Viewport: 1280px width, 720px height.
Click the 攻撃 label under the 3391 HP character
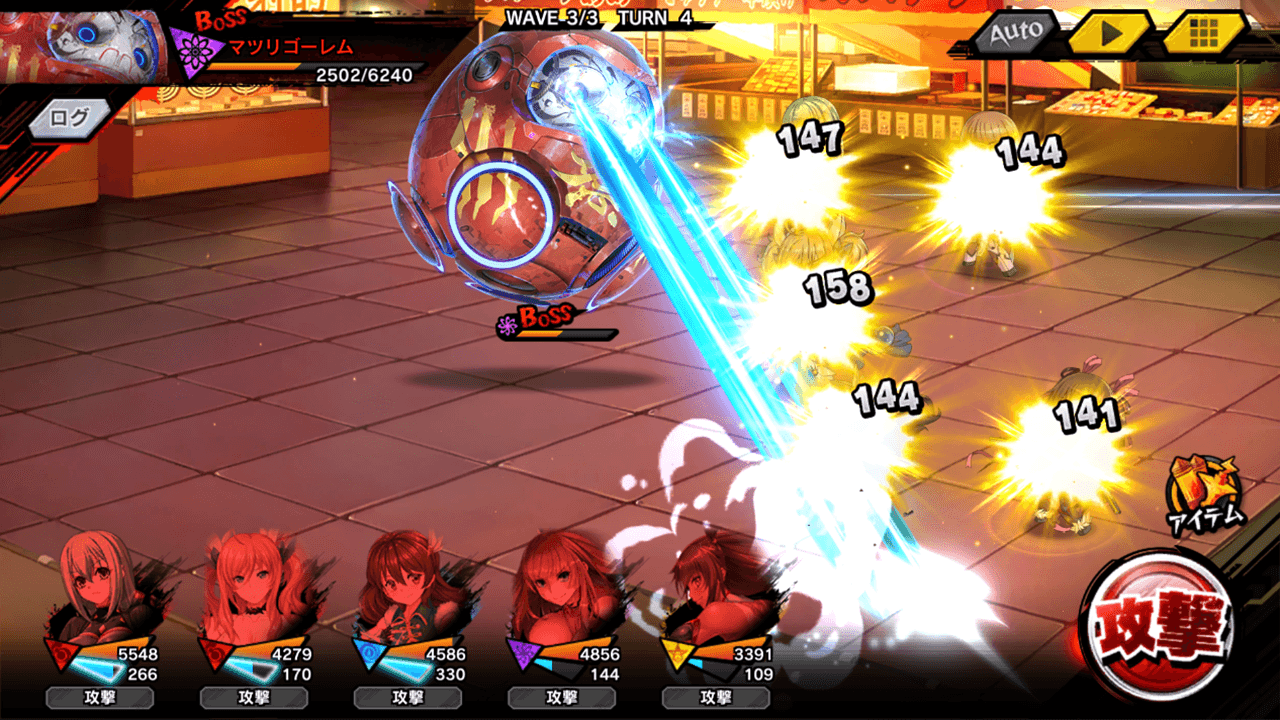click(x=716, y=698)
